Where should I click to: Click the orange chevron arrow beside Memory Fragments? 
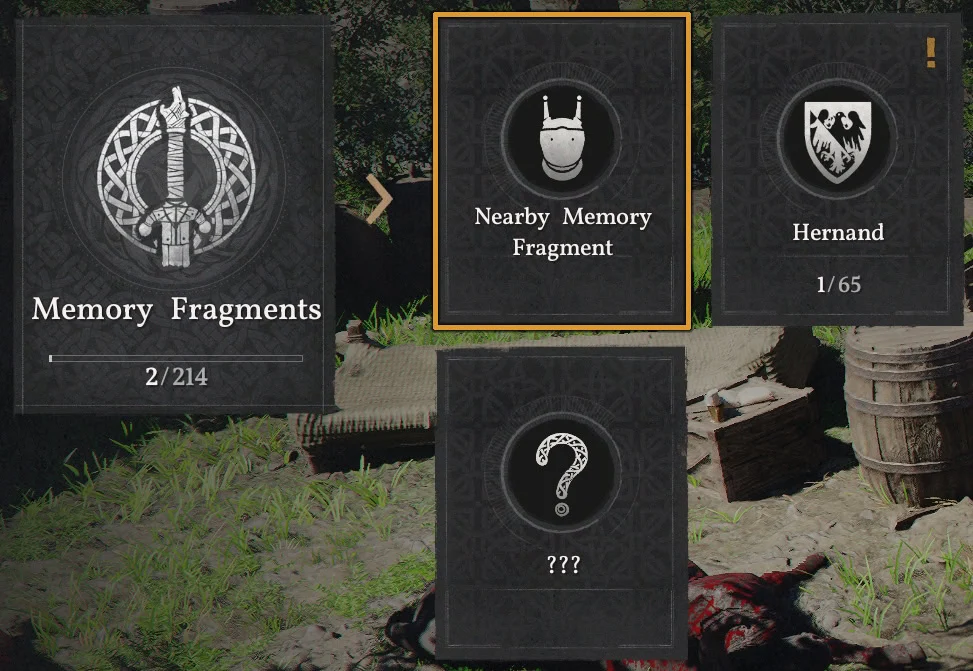tap(379, 199)
